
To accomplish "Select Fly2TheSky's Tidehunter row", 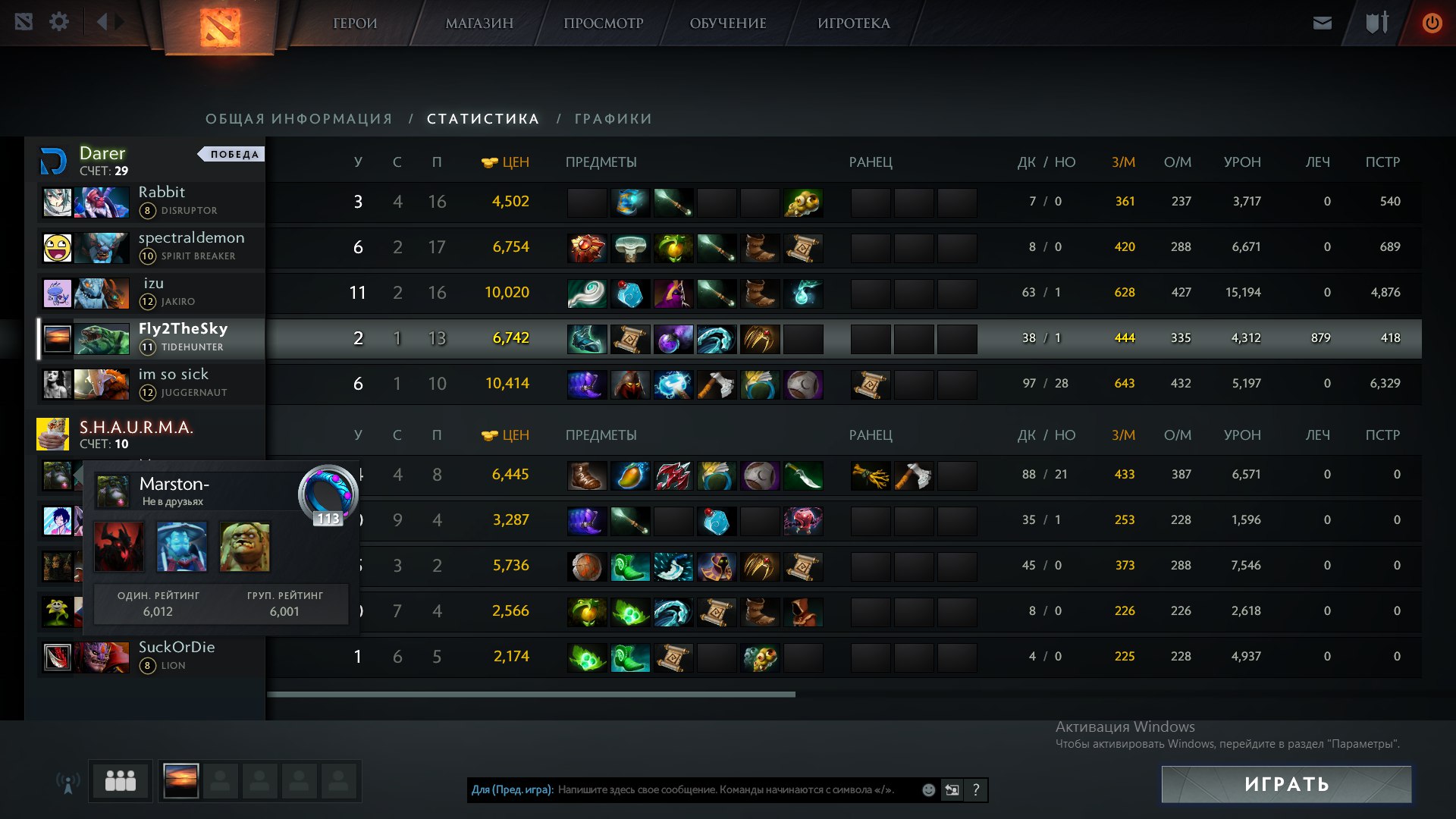I will click(182, 337).
